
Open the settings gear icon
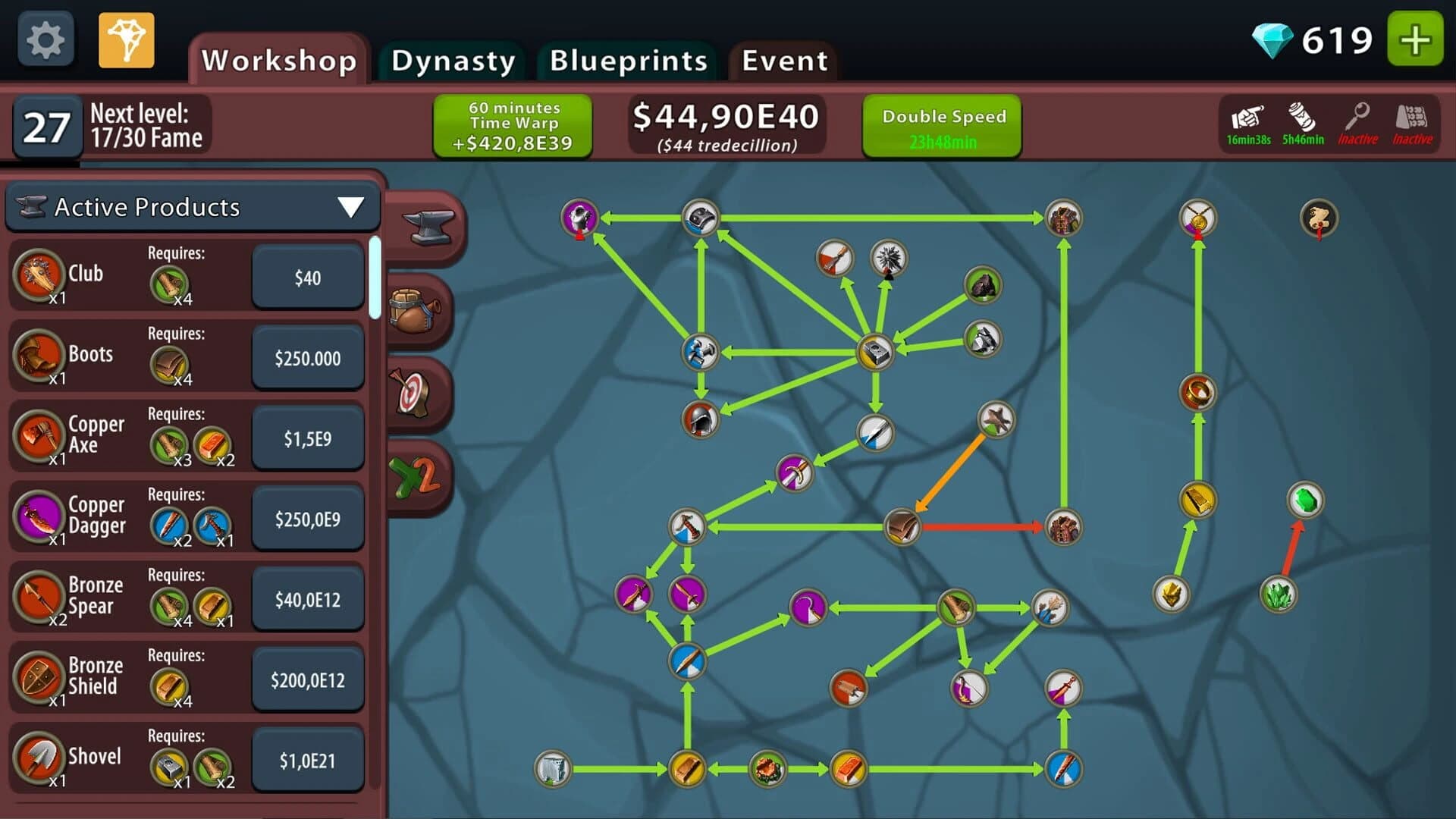pyautogui.click(x=44, y=39)
